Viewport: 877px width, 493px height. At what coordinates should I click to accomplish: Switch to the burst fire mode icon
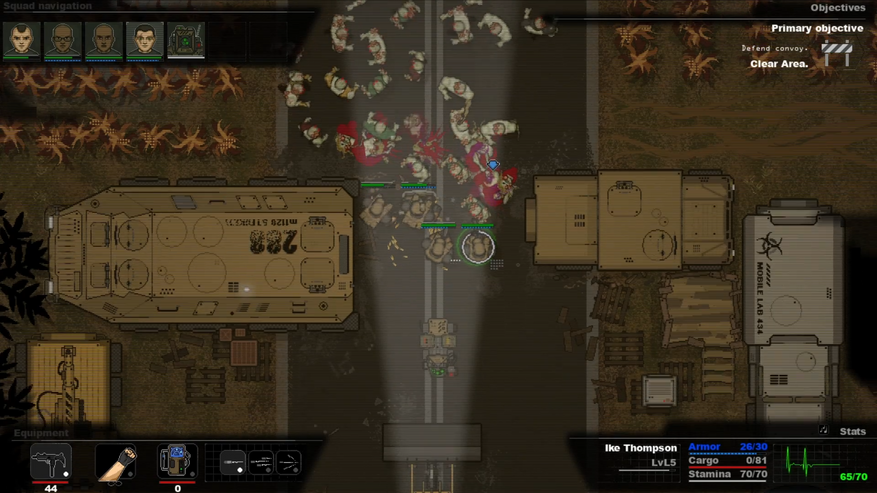pos(261,462)
